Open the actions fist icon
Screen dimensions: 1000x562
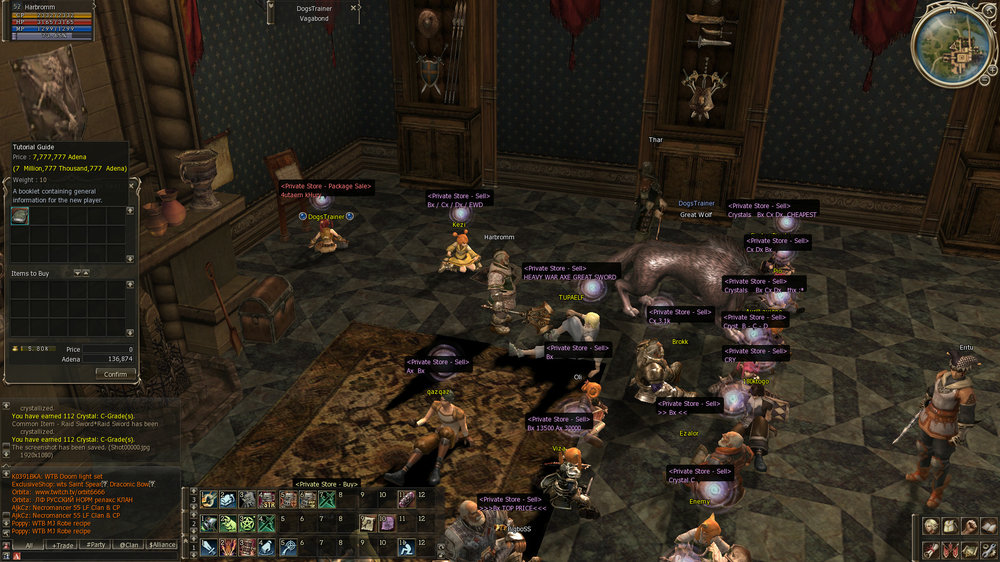point(968,526)
